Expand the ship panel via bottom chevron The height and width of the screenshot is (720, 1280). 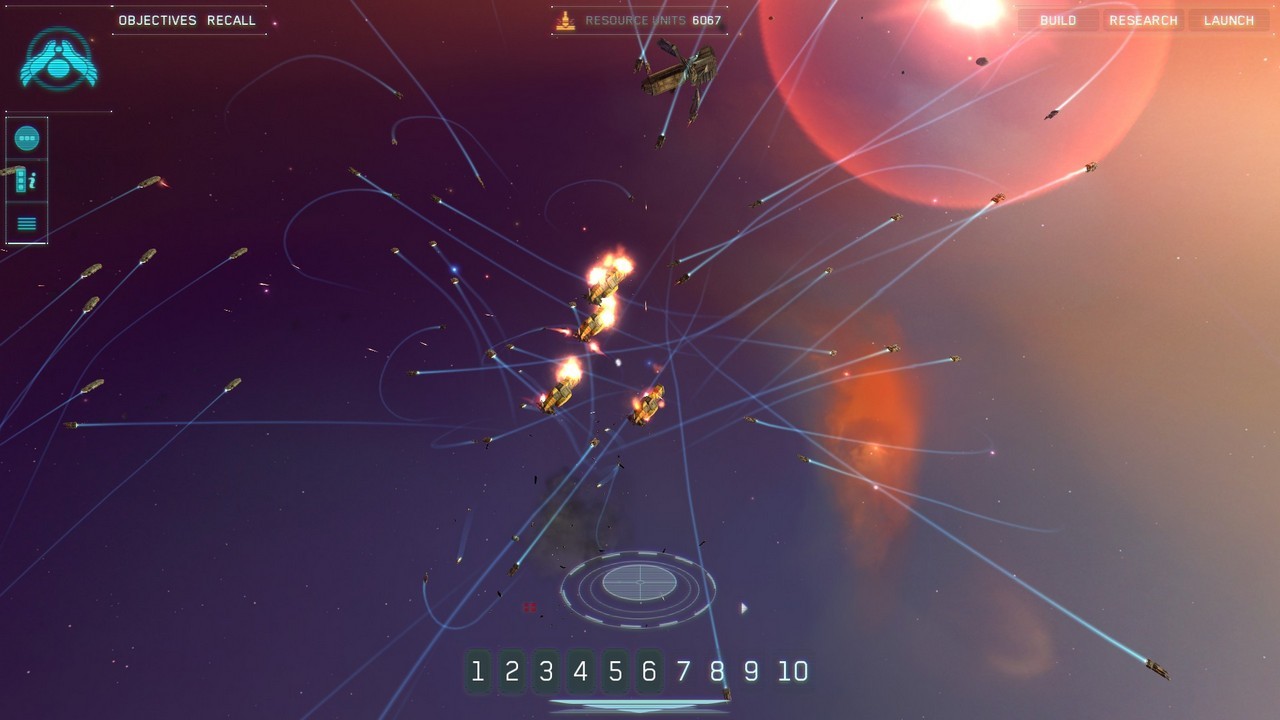pyautogui.click(x=639, y=712)
